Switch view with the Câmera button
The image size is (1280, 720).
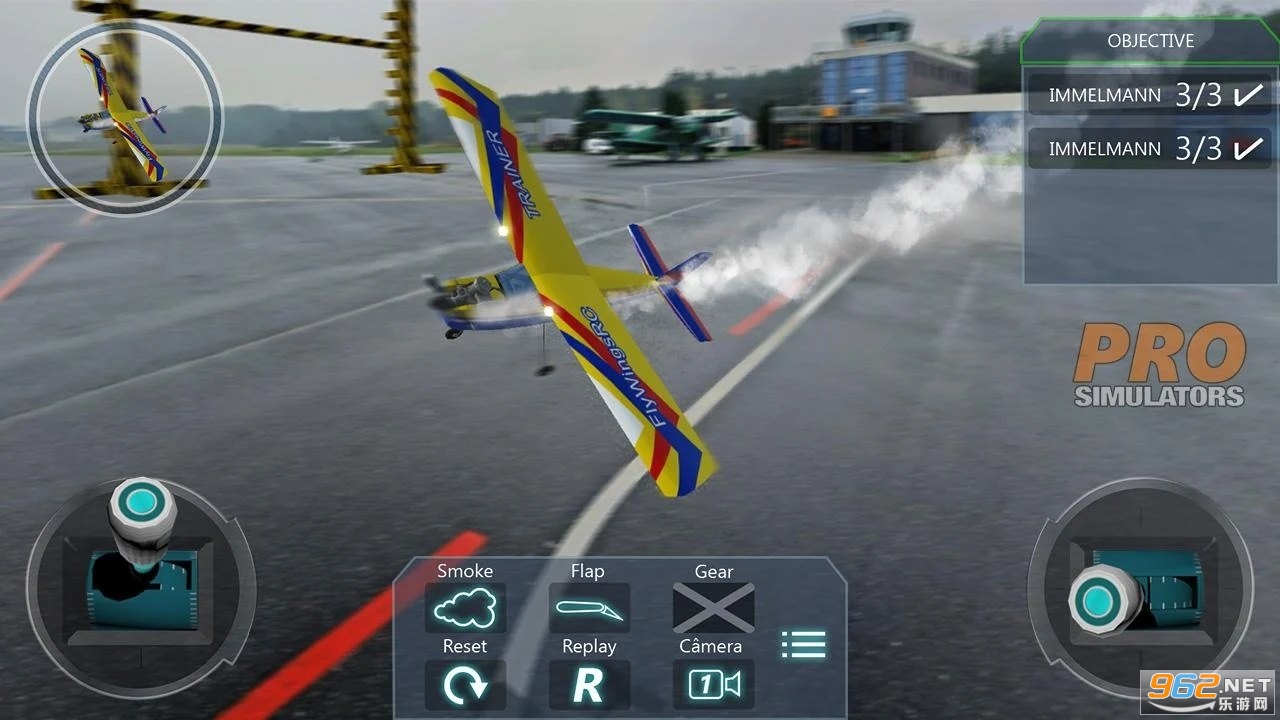(x=713, y=684)
